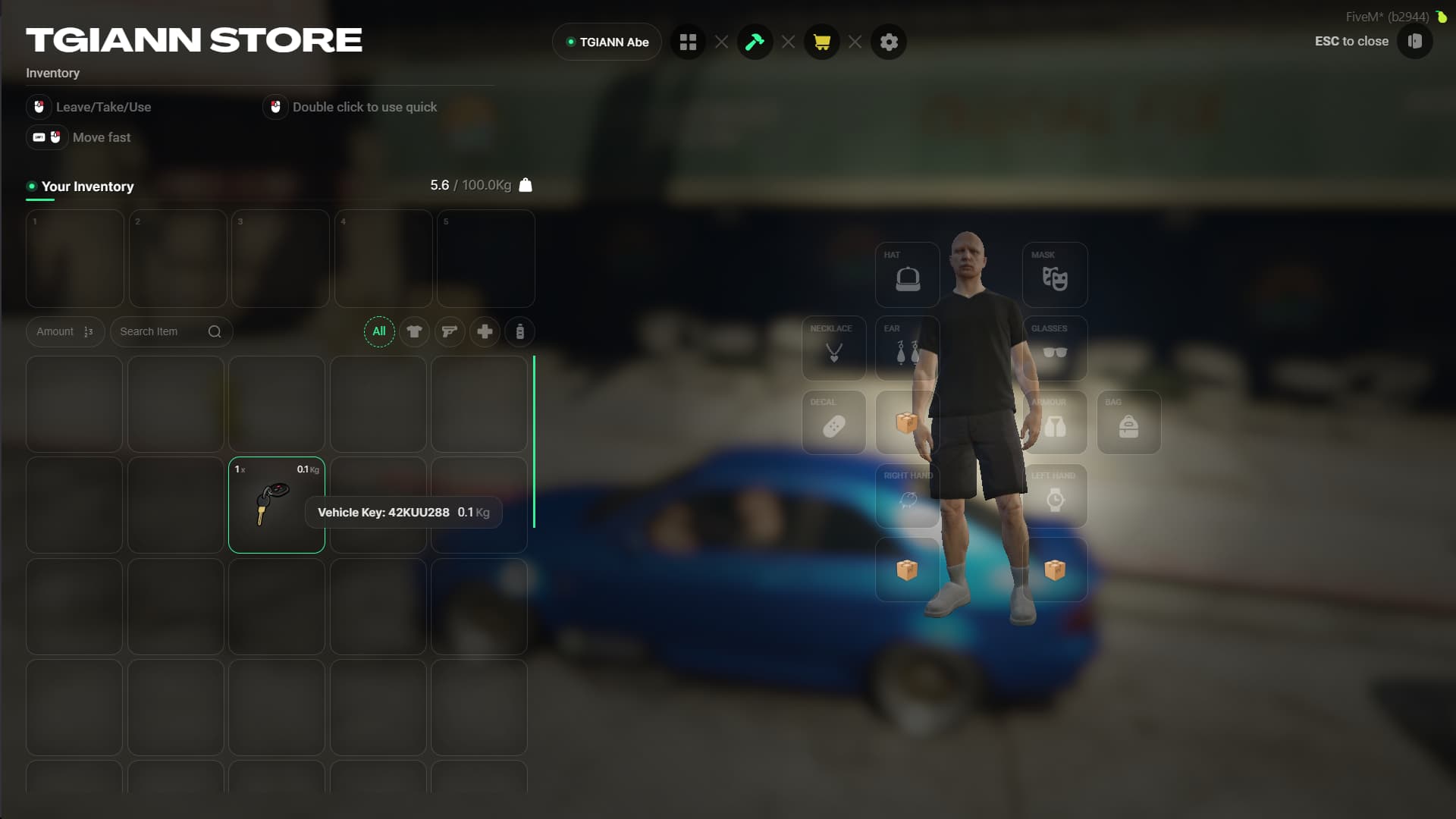Open the yellow shopping cart icon

822,42
